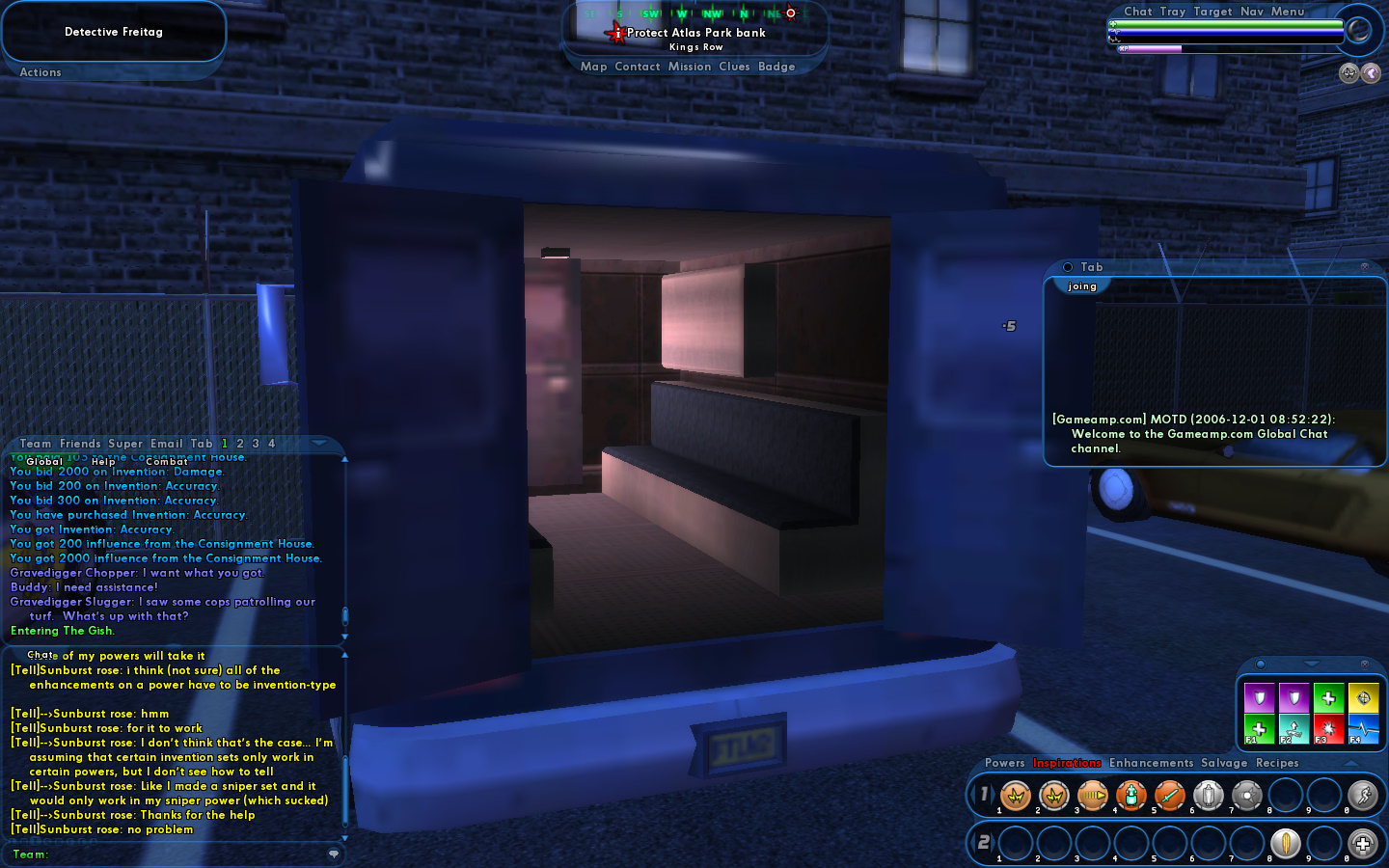The height and width of the screenshot is (868, 1389).
Task: Open the Contact list
Action: point(637,67)
